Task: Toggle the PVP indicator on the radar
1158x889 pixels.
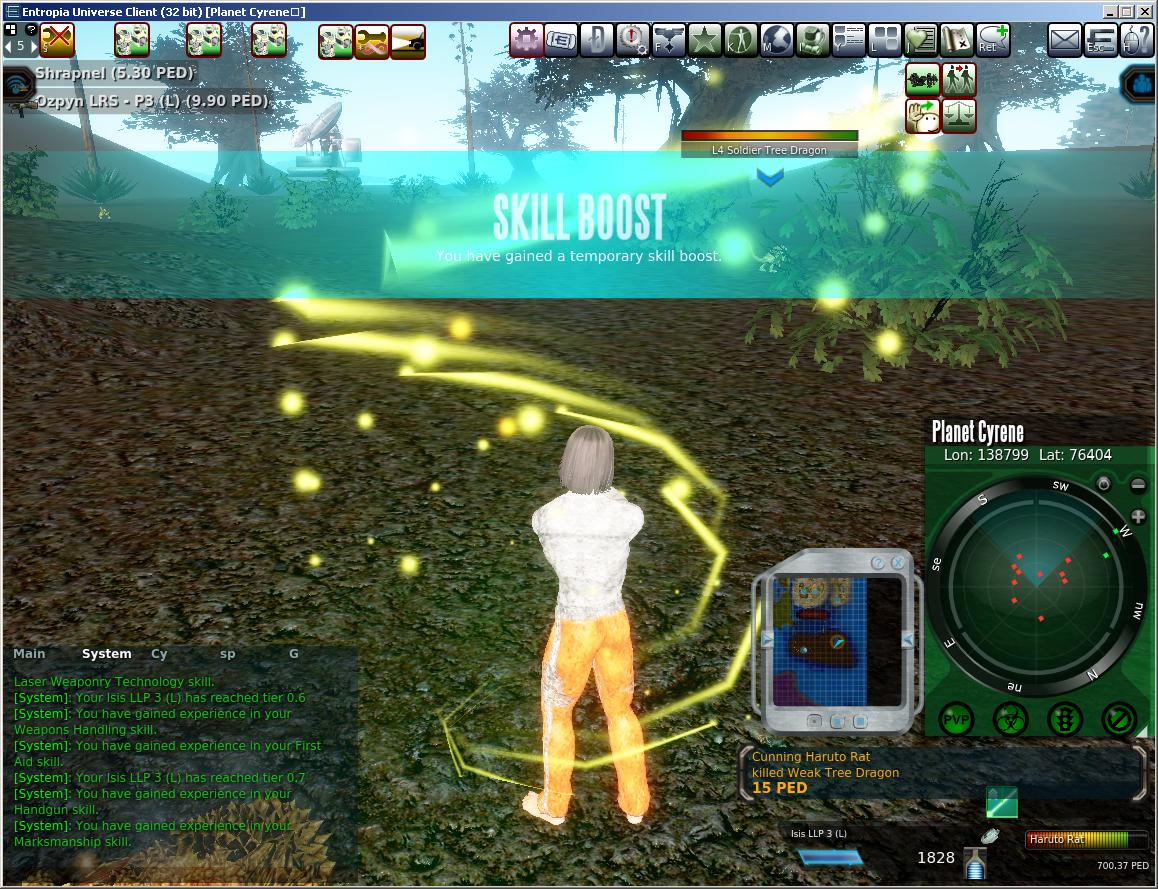Action: pyautogui.click(x=956, y=718)
